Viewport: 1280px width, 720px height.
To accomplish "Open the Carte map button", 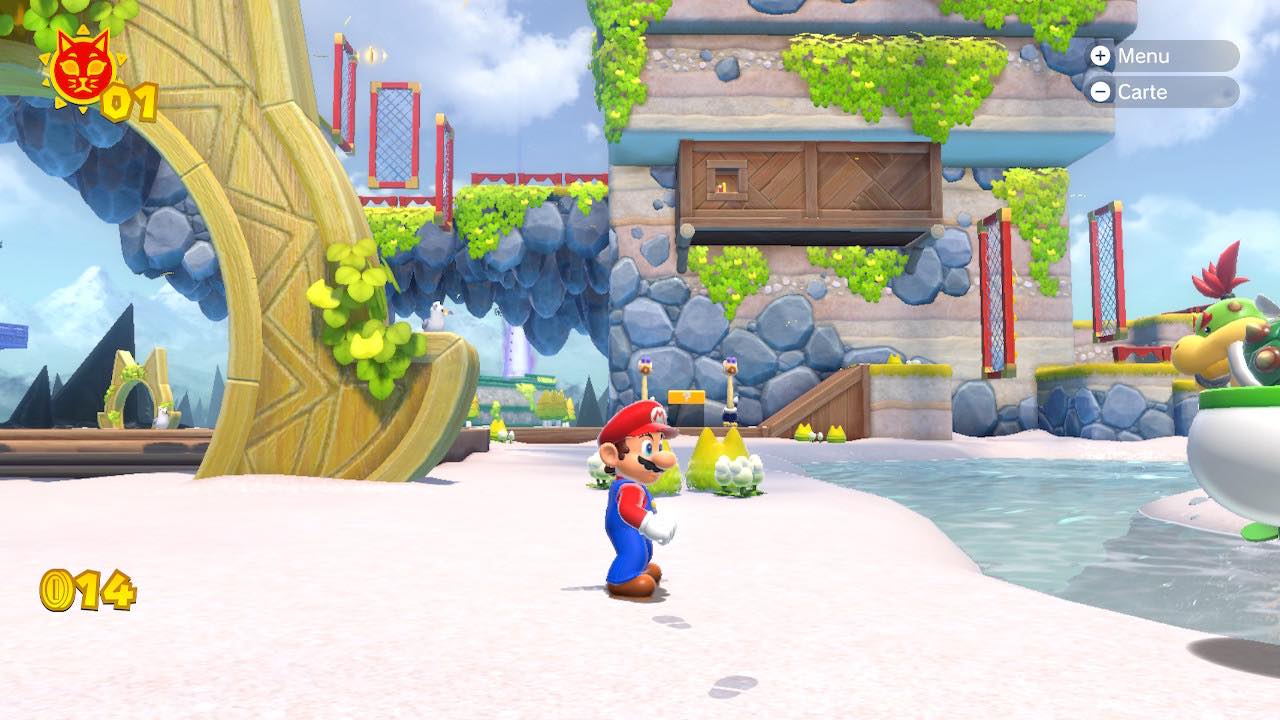I will [x=1160, y=92].
